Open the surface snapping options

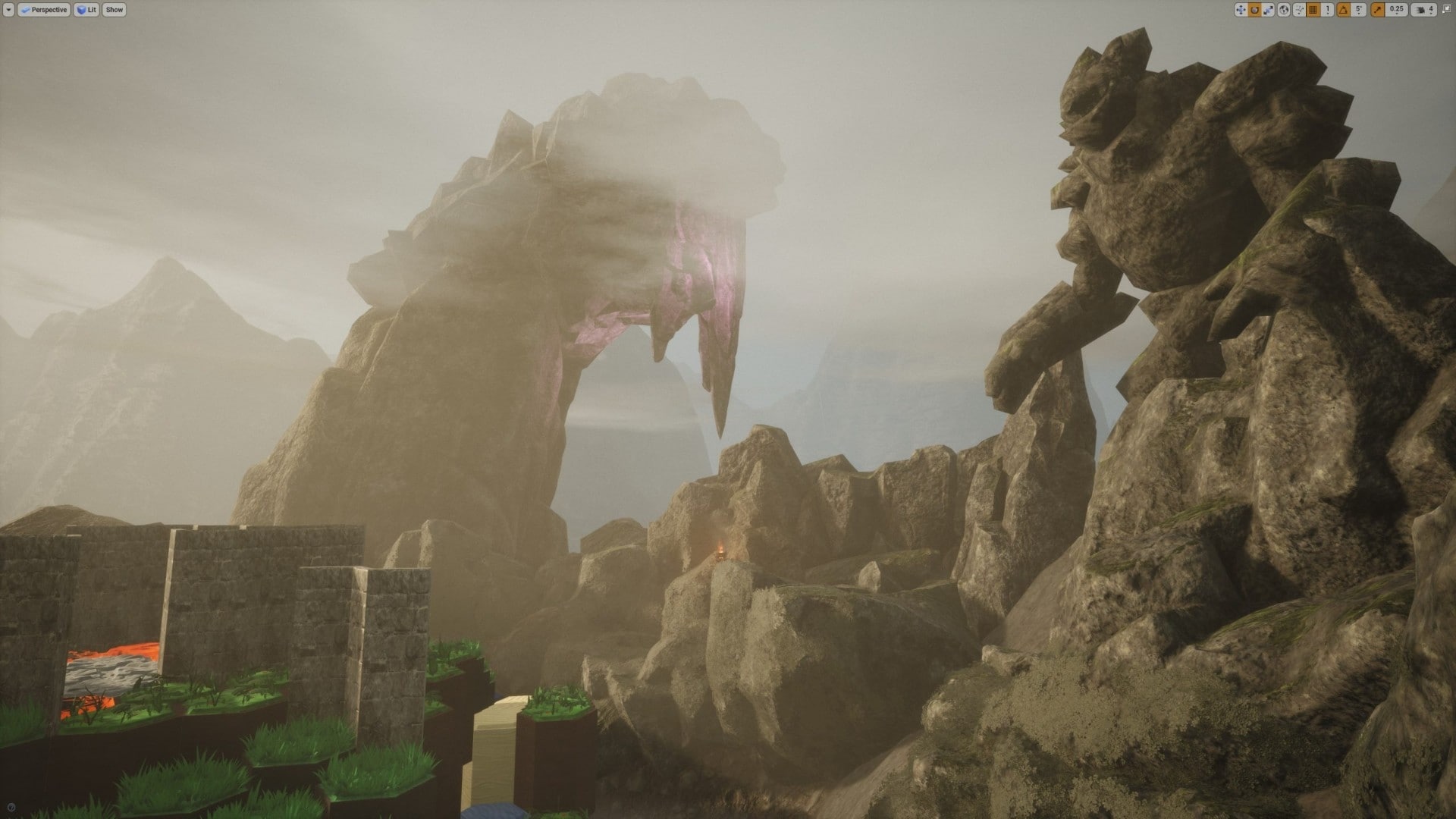1300,10
